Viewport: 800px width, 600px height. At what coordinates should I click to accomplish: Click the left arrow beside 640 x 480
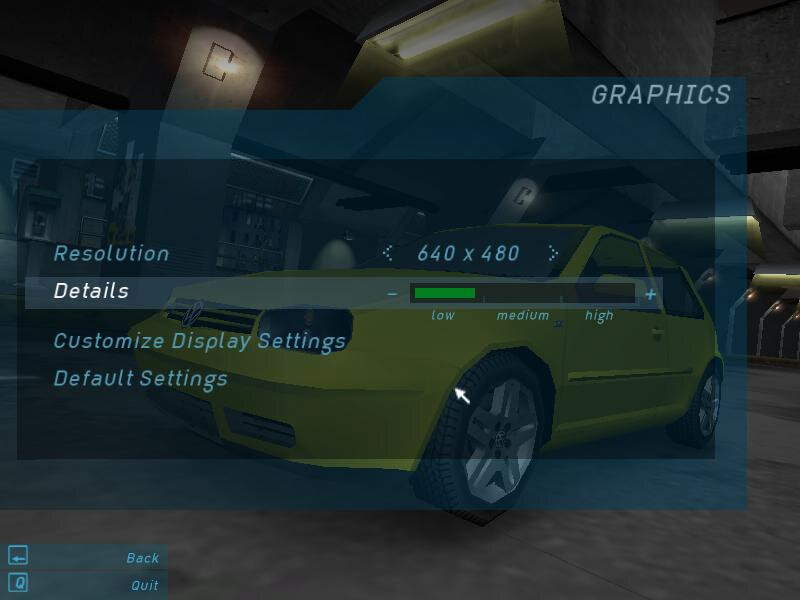tap(388, 254)
